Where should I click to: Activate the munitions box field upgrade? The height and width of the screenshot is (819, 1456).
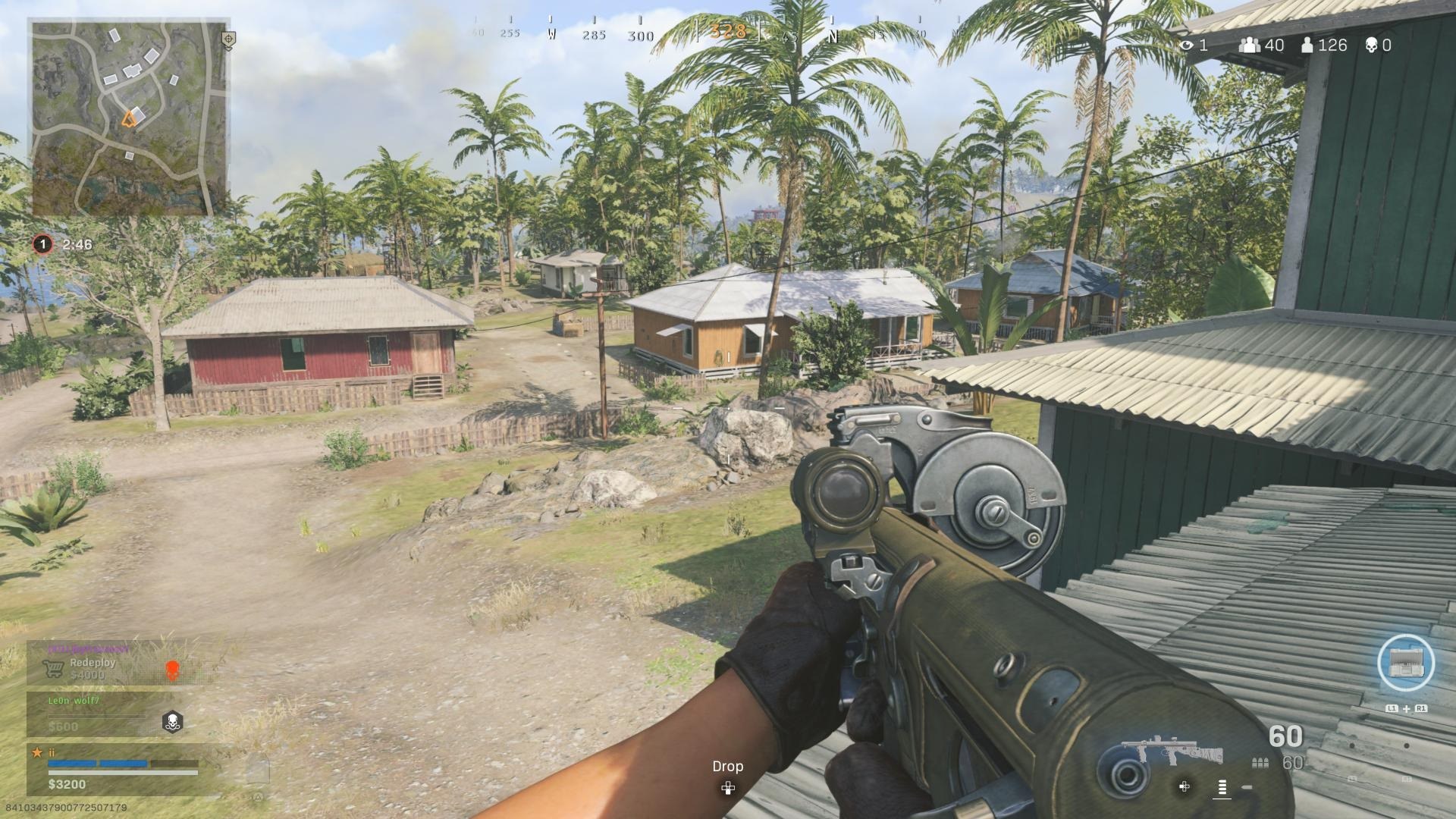[x=1405, y=664]
